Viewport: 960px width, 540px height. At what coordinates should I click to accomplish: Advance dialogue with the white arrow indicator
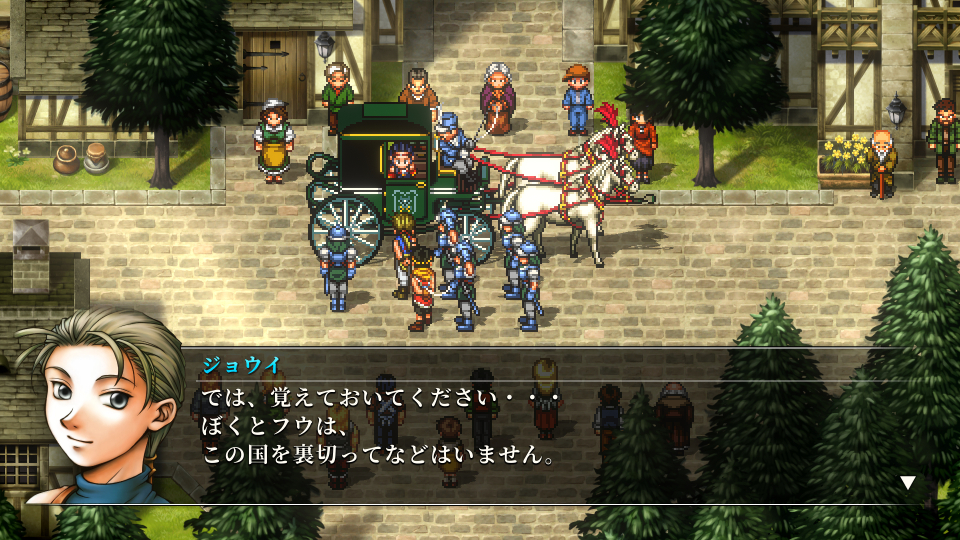[x=907, y=482]
